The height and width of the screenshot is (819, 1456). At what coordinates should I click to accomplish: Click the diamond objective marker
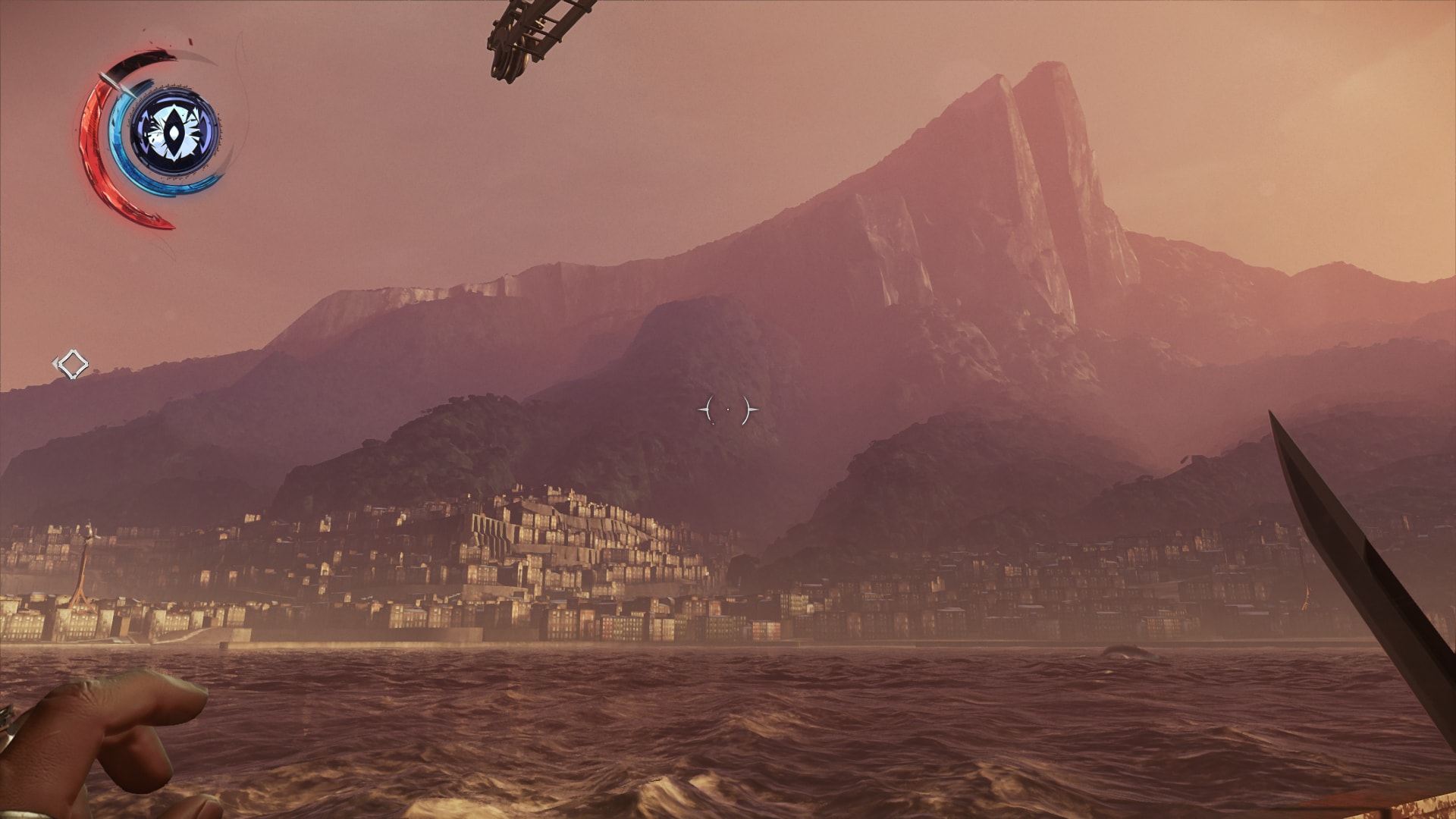[x=73, y=365]
